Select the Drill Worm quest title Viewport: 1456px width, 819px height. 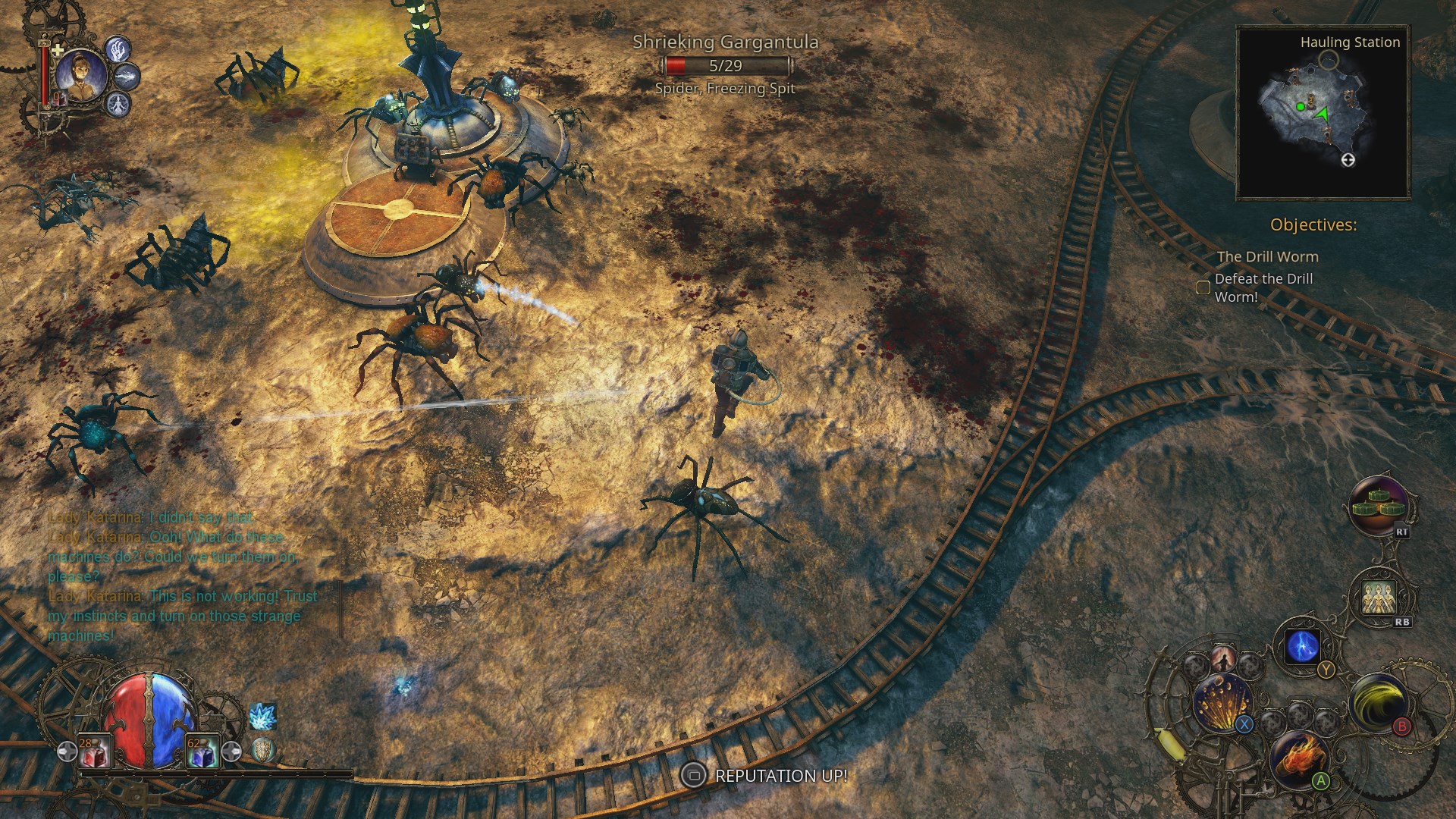[x=1267, y=256]
